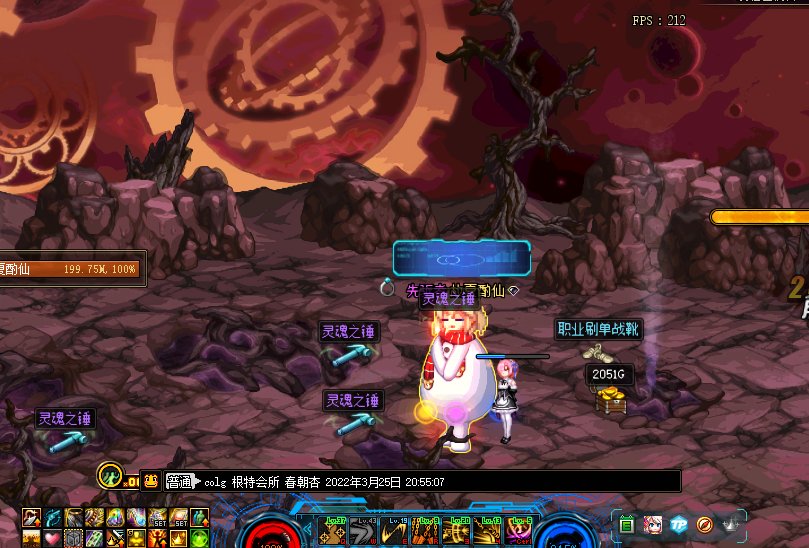The height and width of the screenshot is (548, 809).
Task: Click the silver crown menu icon
Action: click(731, 524)
